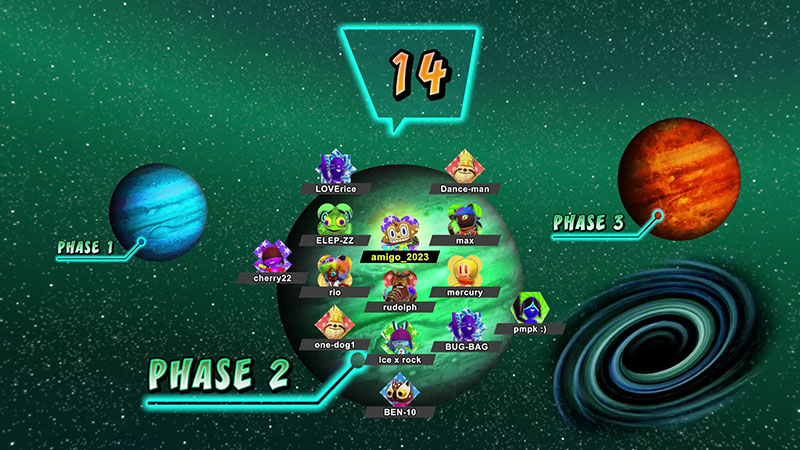This screenshot has width=800, height=450.
Task: Choose the ELEP-ZZ player icon
Action: click(334, 219)
